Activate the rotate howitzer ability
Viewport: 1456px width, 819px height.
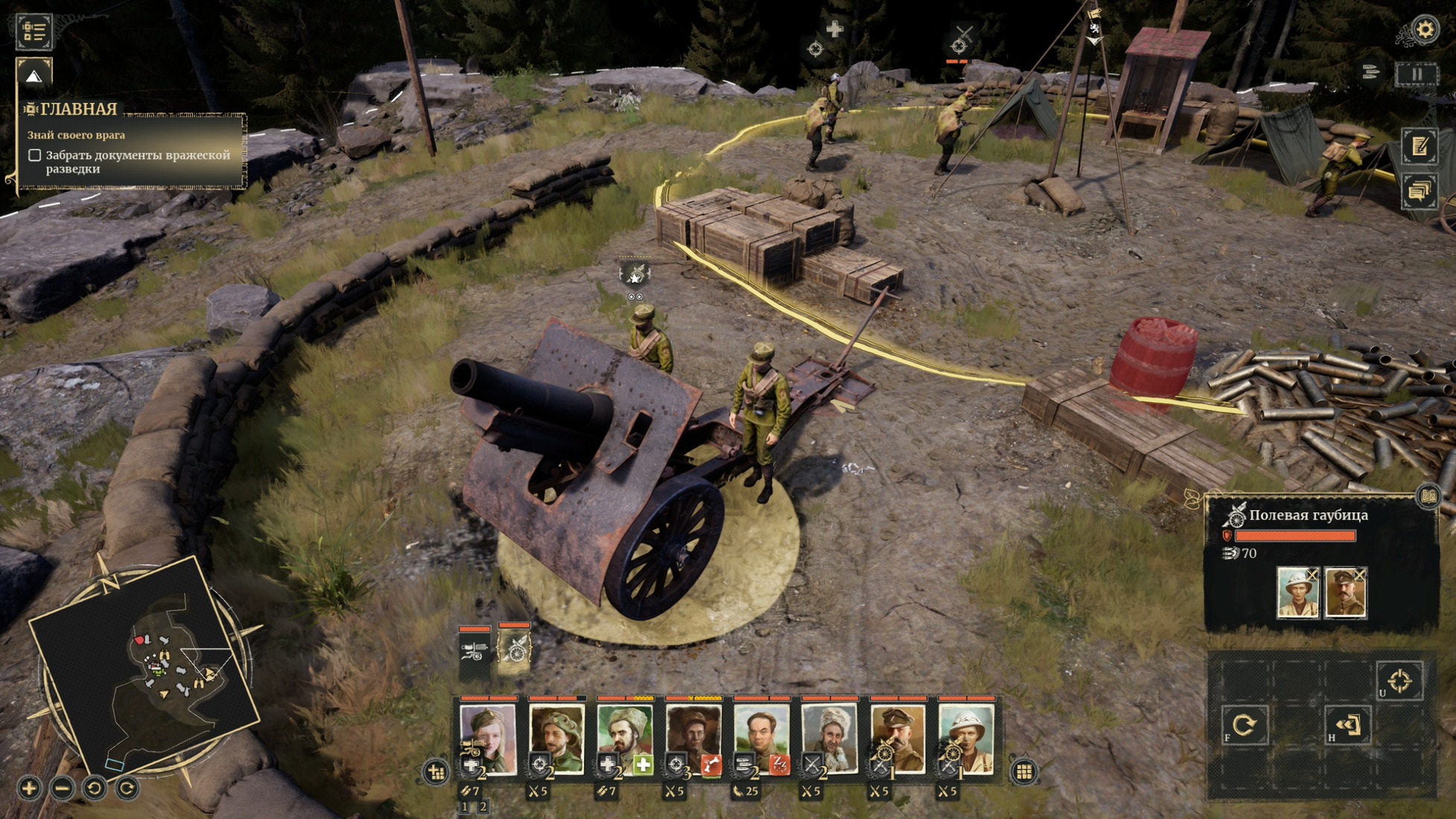point(1244,724)
